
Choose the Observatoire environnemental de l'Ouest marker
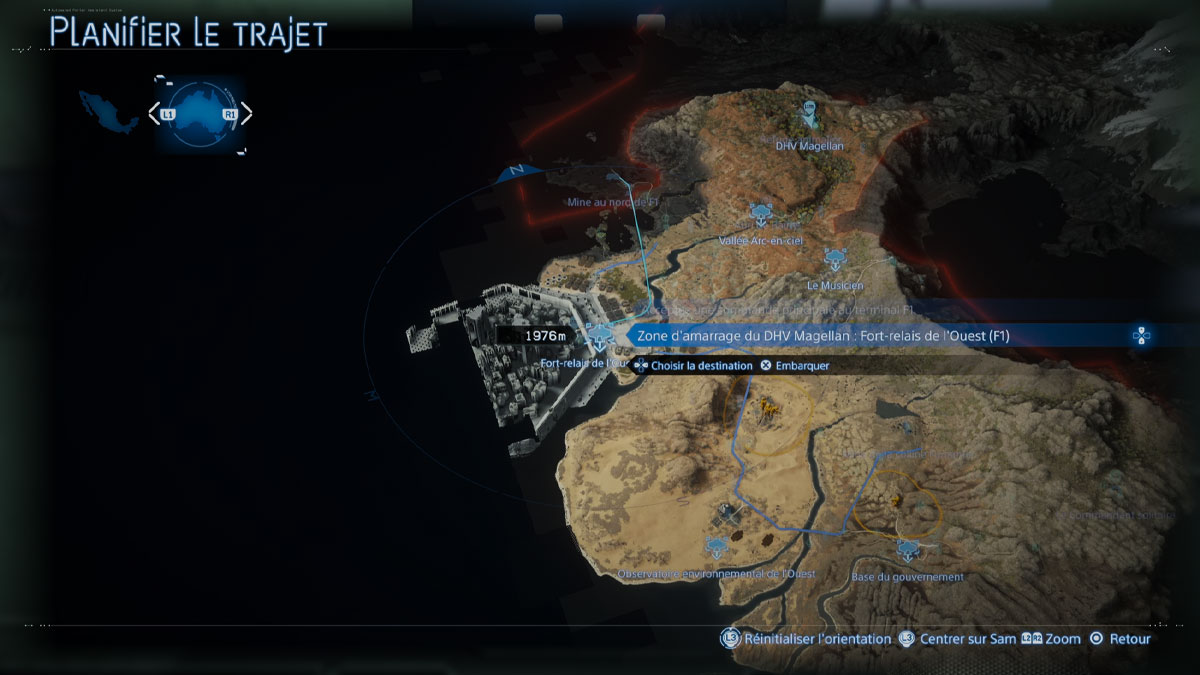tap(717, 547)
